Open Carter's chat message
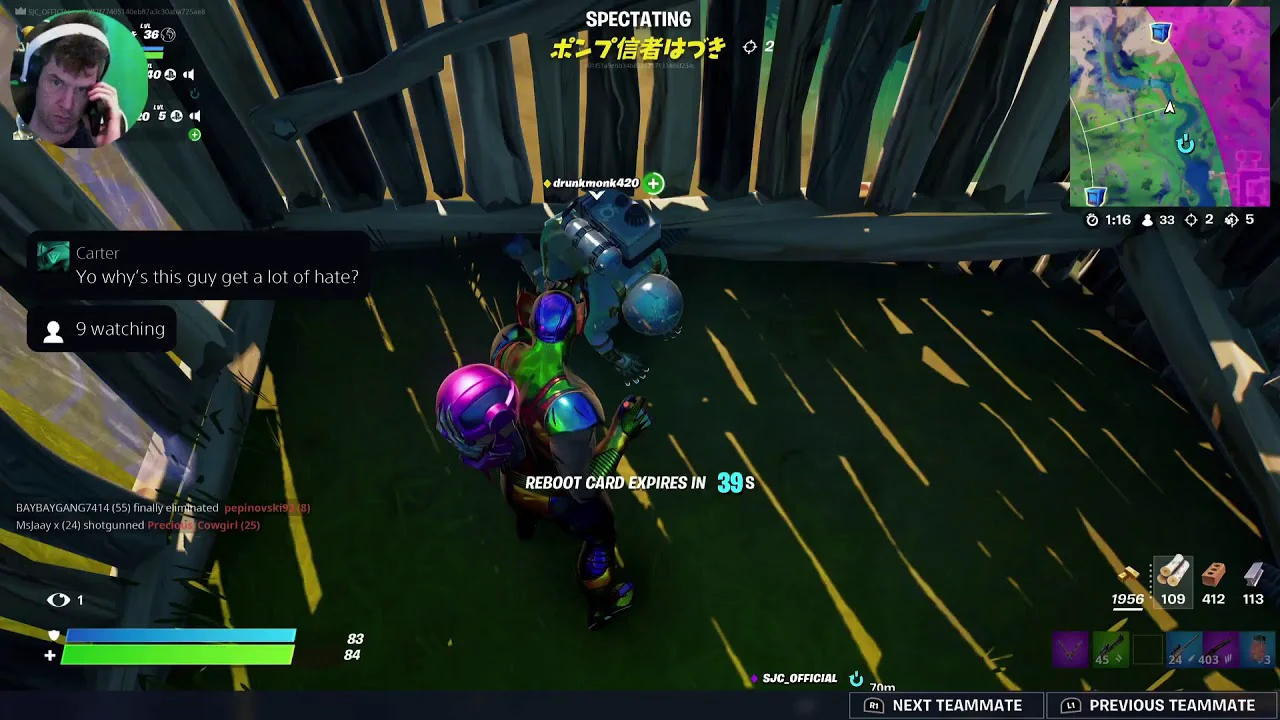Viewport: 1280px width, 720px height. (x=198, y=266)
